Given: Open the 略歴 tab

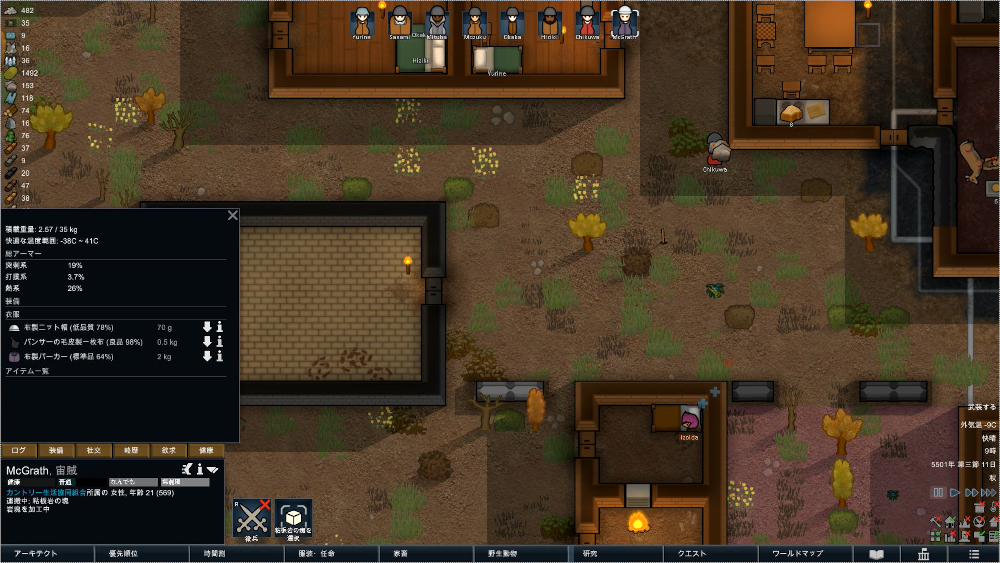Looking at the screenshot, I should [130, 450].
